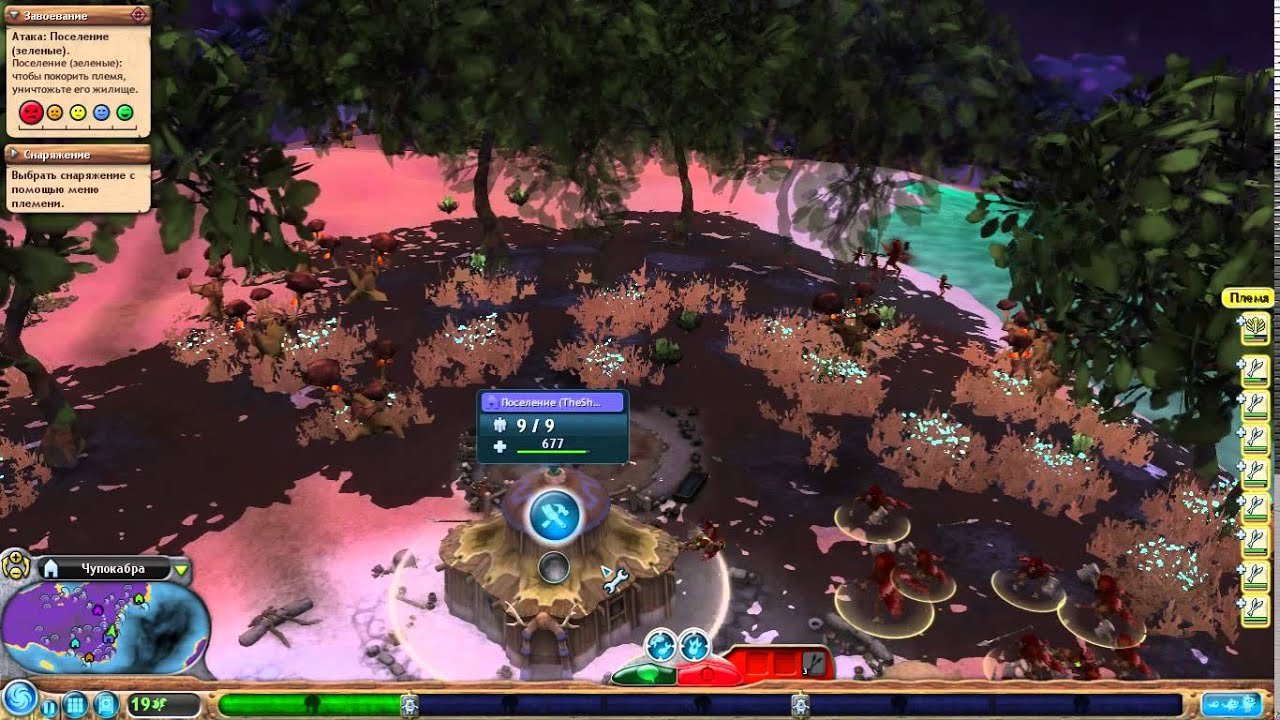Click the blue creatures button in bottom-right corner
Screen dimensions: 1280x720
1231,704
